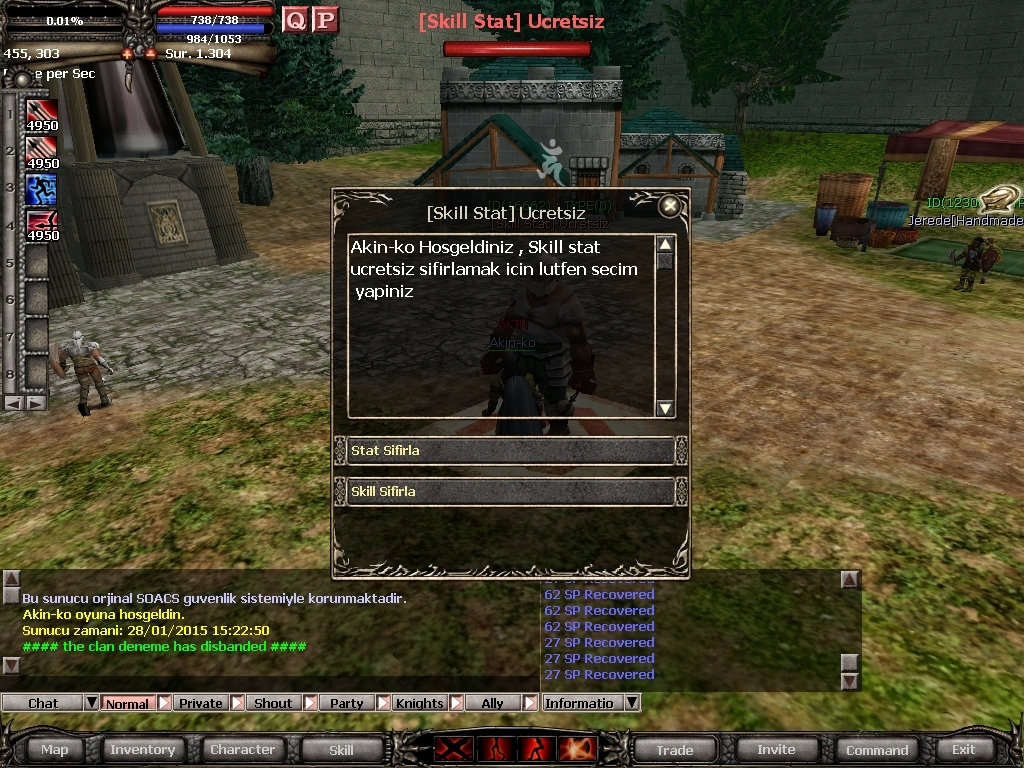Open the Command menu
Viewport: 1024px width, 768px height.
[x=877, y=749]
